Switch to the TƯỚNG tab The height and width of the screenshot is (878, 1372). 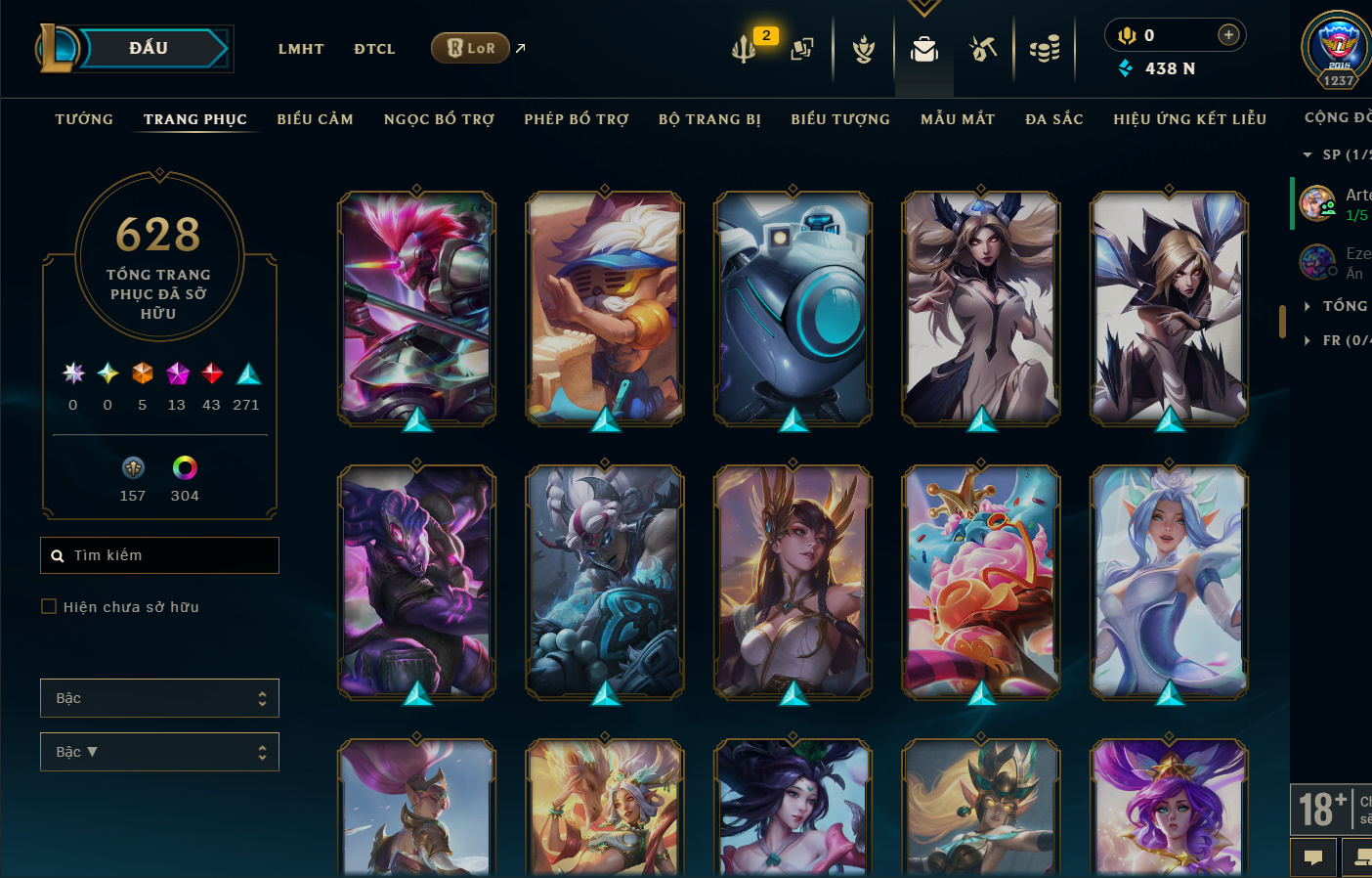tap(84, 119)
